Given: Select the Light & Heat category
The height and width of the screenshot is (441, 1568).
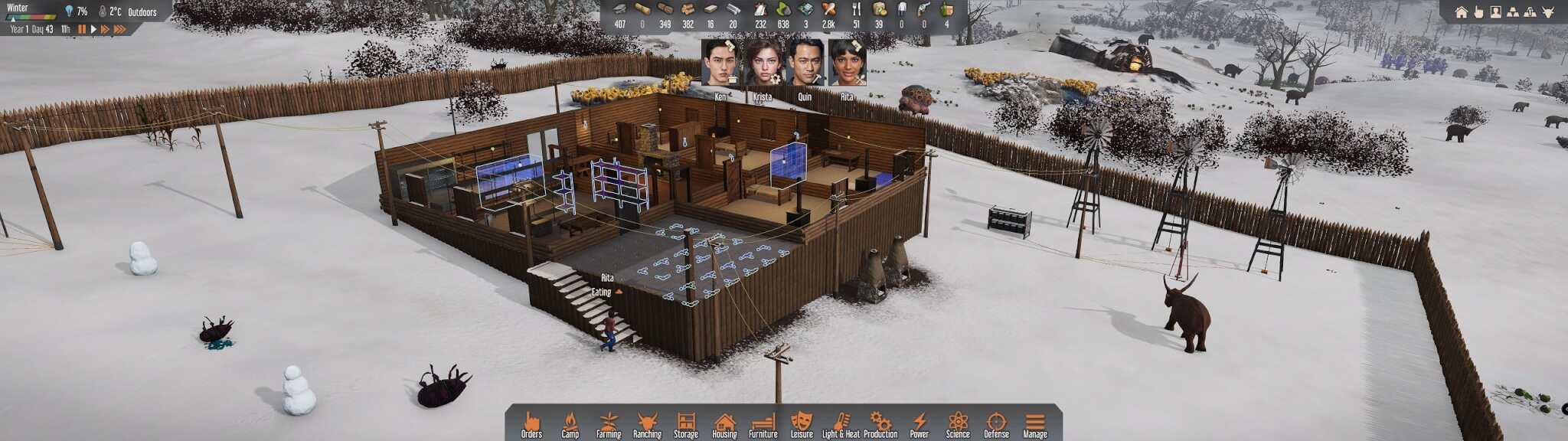Looking at the screenshot, I should (x=841, y=424).
